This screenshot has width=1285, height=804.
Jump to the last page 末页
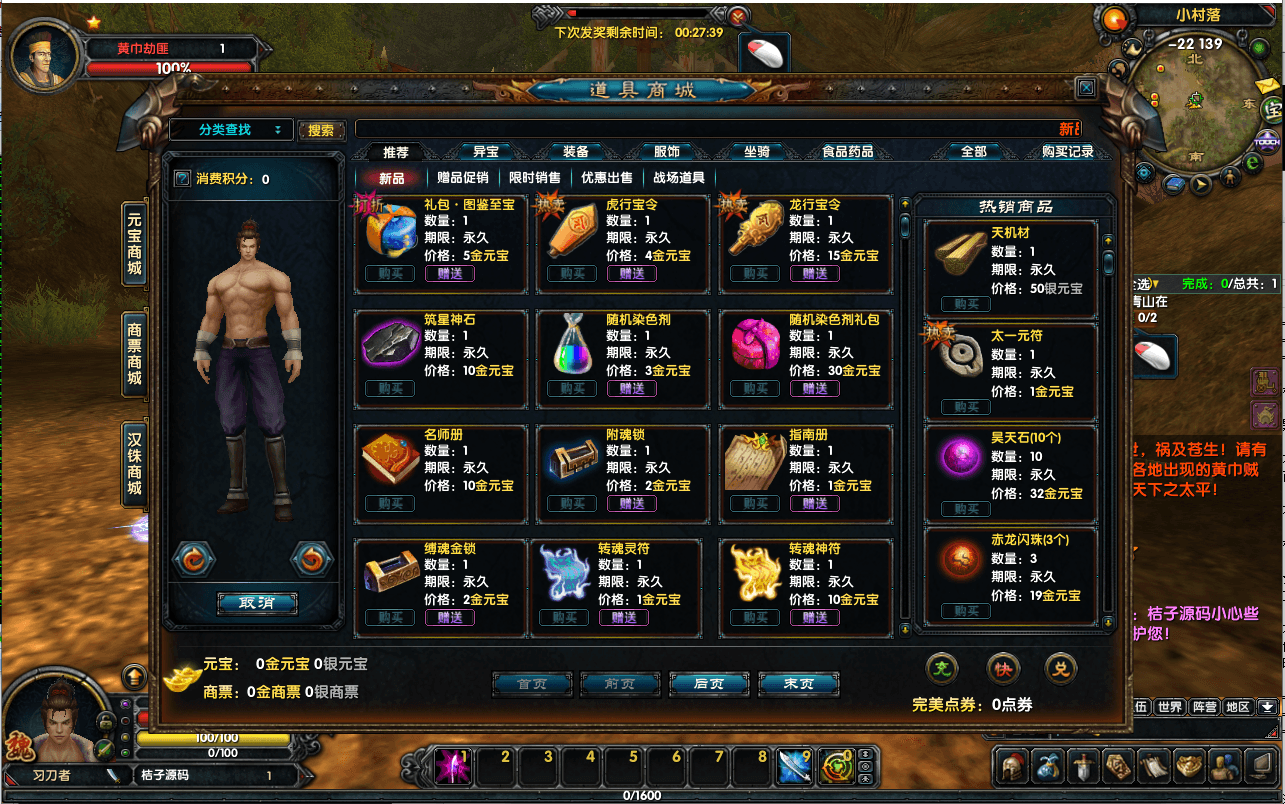coord(798,684)
